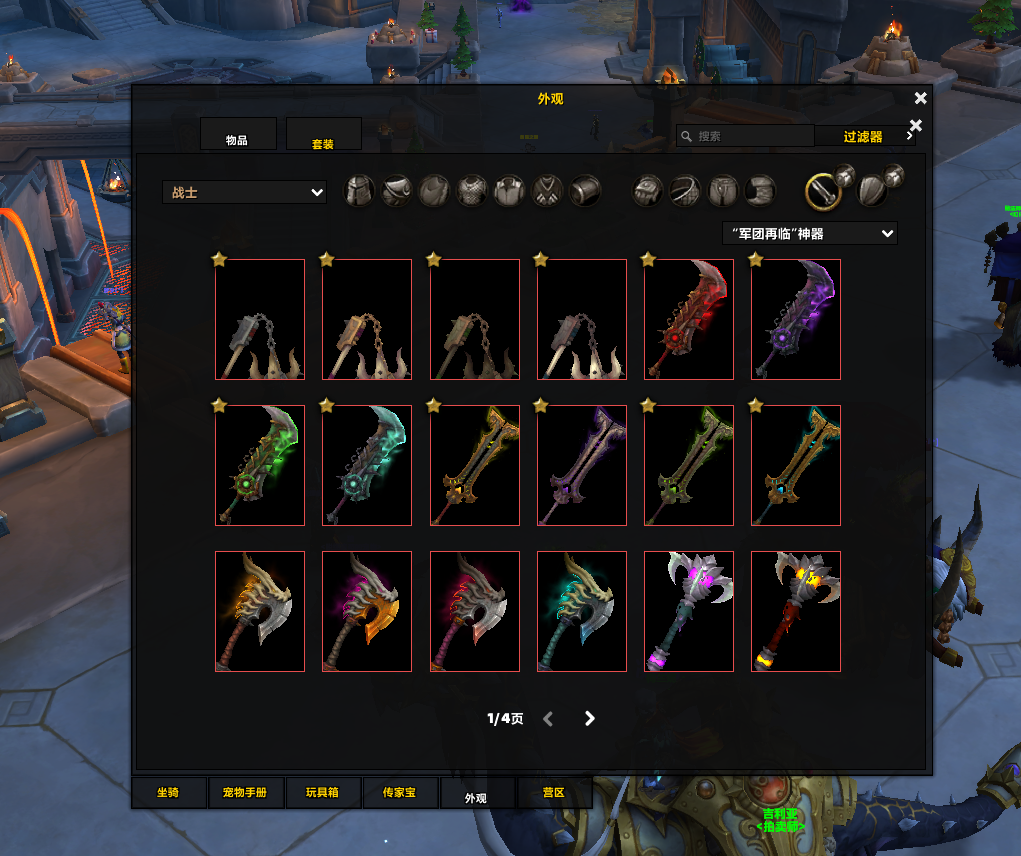
Task: Pick the tabard slot icon
Action: coord(548,190)
